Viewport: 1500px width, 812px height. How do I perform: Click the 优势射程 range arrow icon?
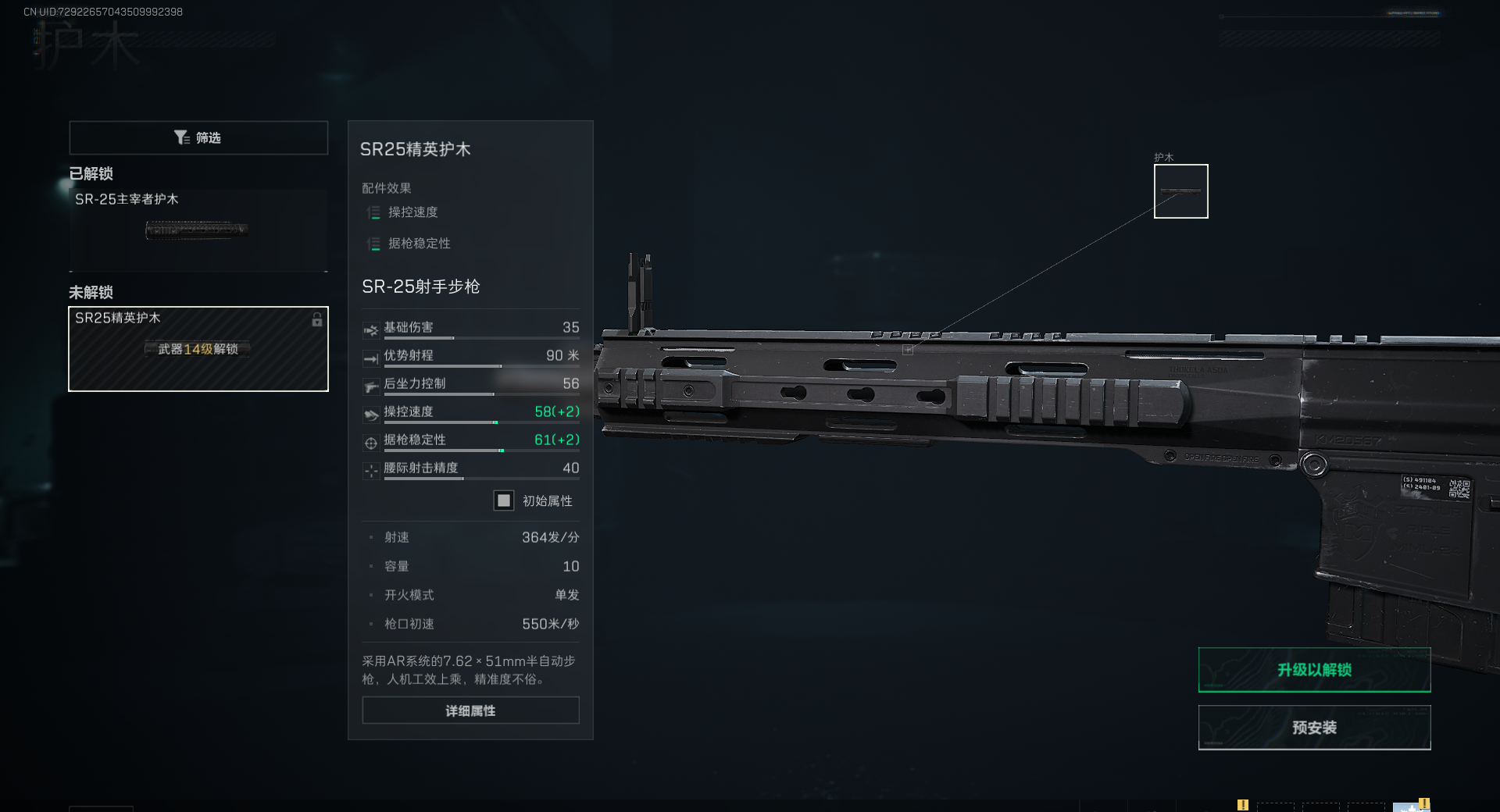pos(370,357)
